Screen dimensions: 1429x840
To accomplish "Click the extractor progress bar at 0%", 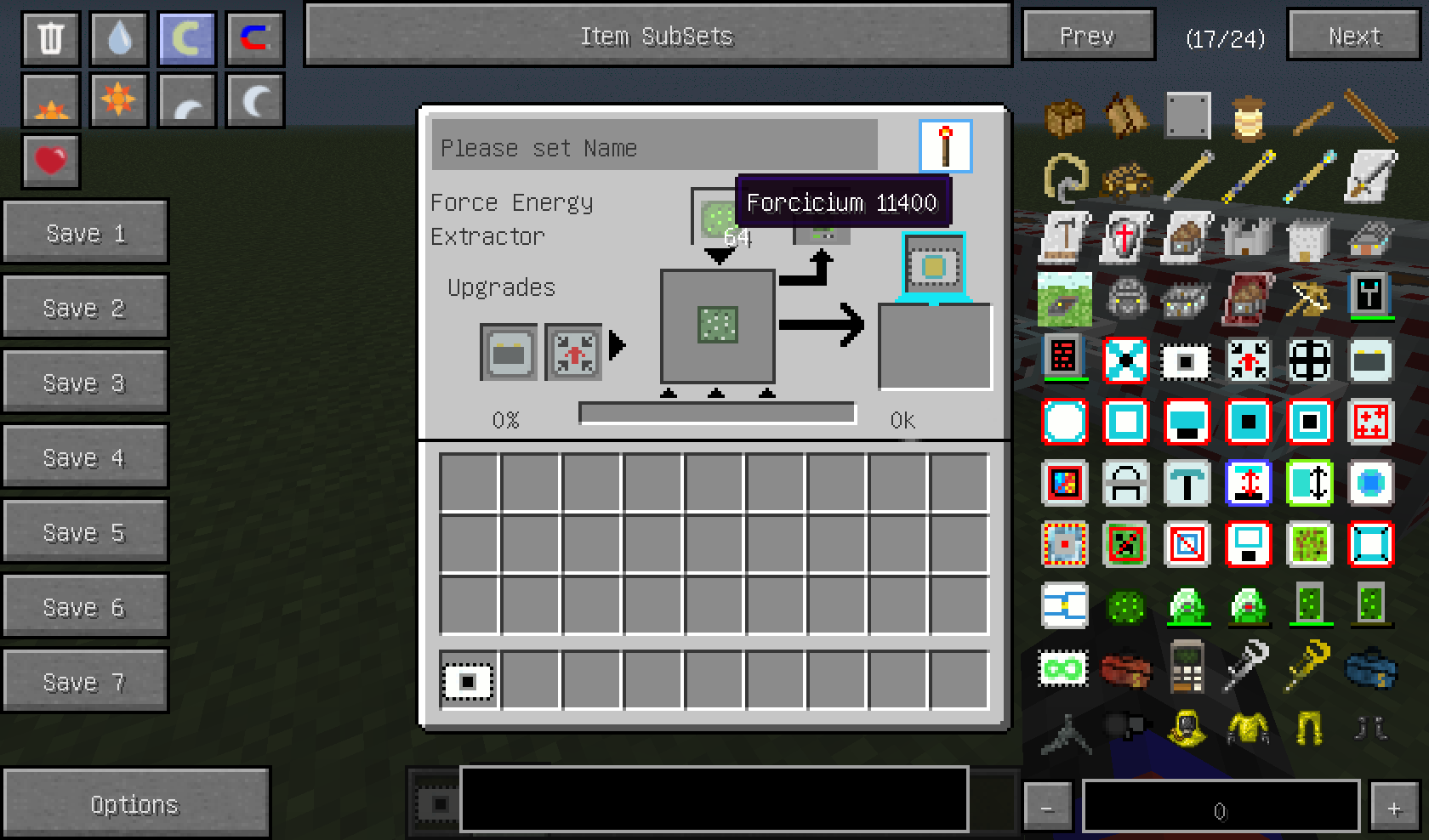I will (x=717, y=413).
